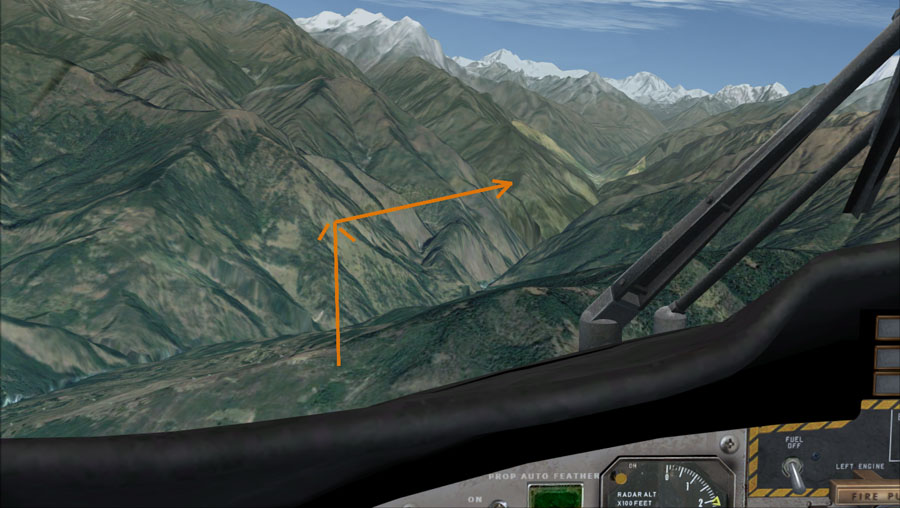Screen dimensions: 900x508
Task: Flip the left engine FUEL OFF switch
Action: (x=793, y=473)
